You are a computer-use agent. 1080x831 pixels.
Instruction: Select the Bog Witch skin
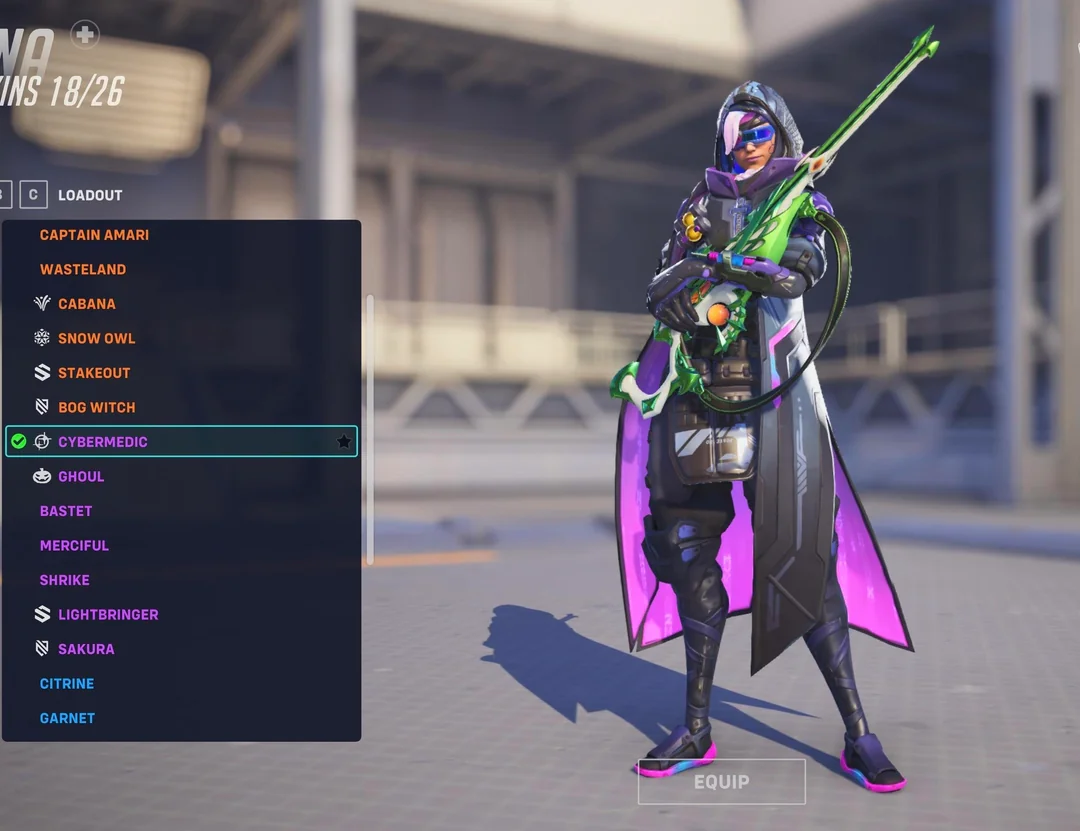(96, 407)
